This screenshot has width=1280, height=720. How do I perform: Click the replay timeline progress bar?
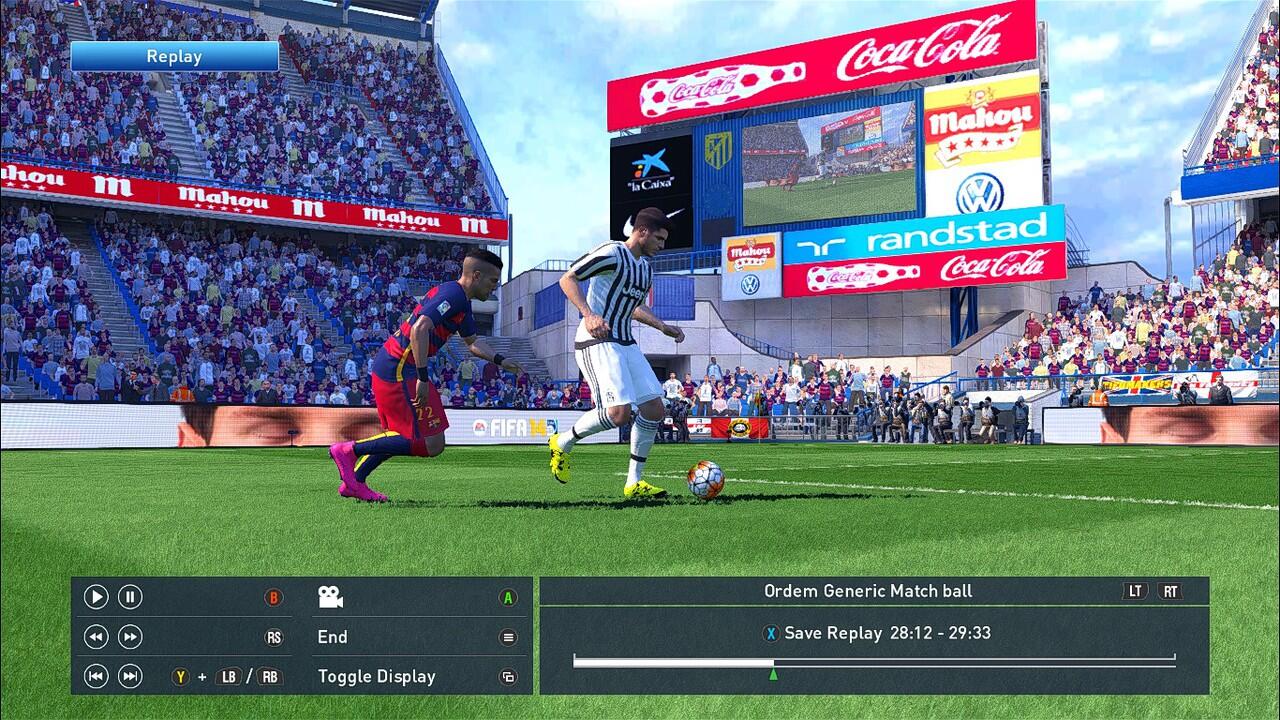(874, 661)
